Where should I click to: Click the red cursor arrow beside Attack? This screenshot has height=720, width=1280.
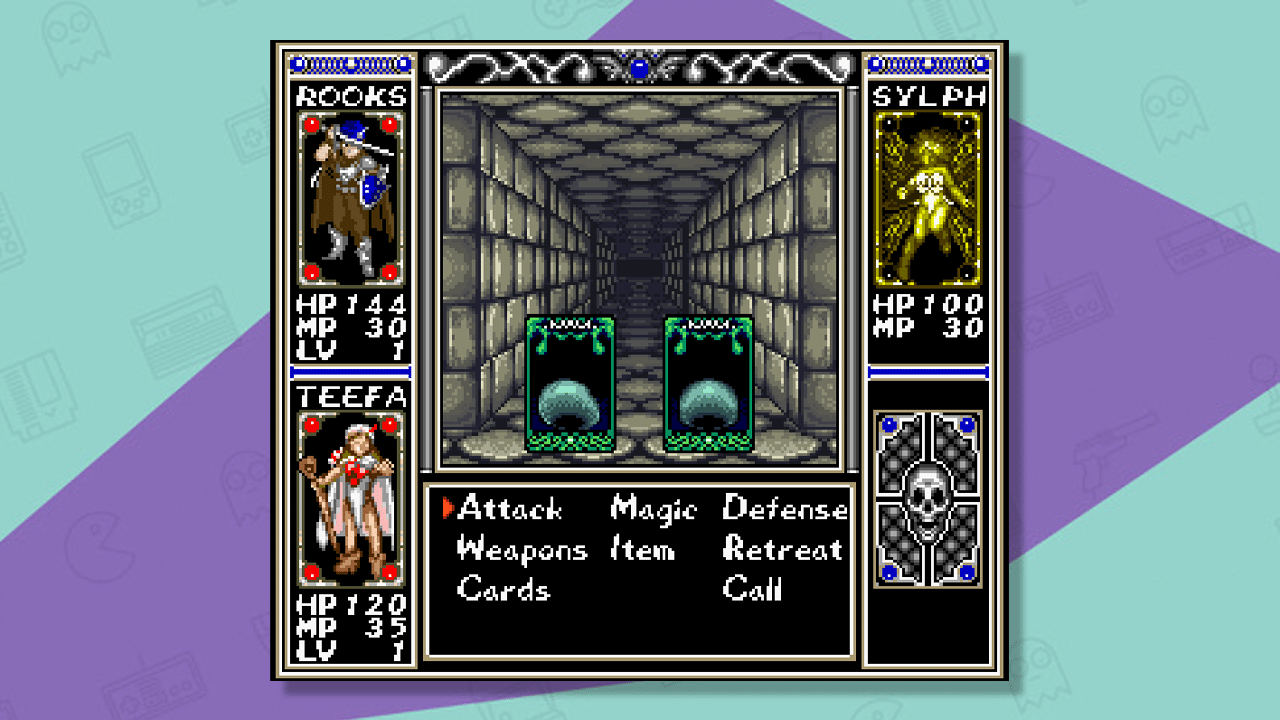[x=449, y=509]
